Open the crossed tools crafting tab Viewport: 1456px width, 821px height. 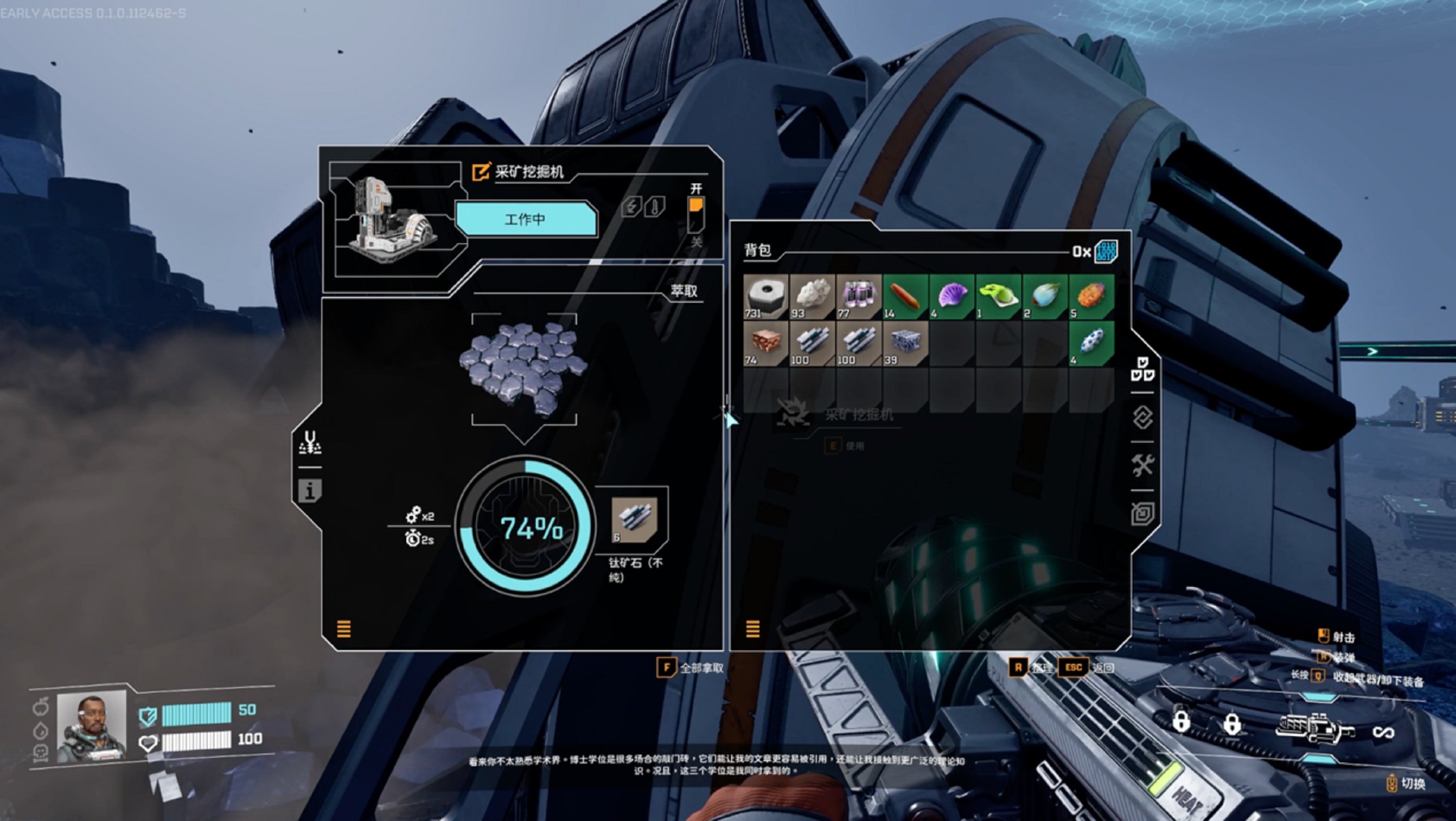point(1142,466)
